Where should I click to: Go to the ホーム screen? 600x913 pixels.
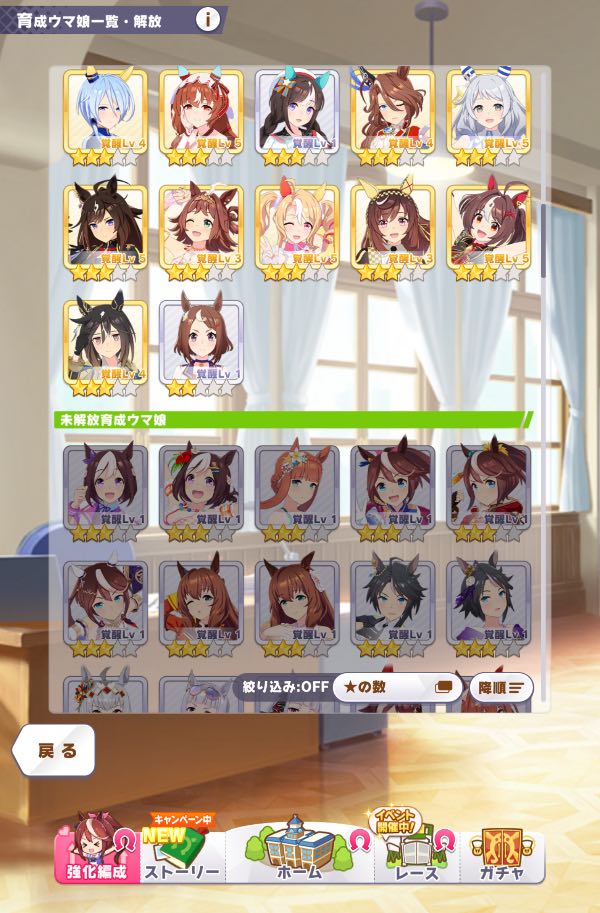(299, 853)
